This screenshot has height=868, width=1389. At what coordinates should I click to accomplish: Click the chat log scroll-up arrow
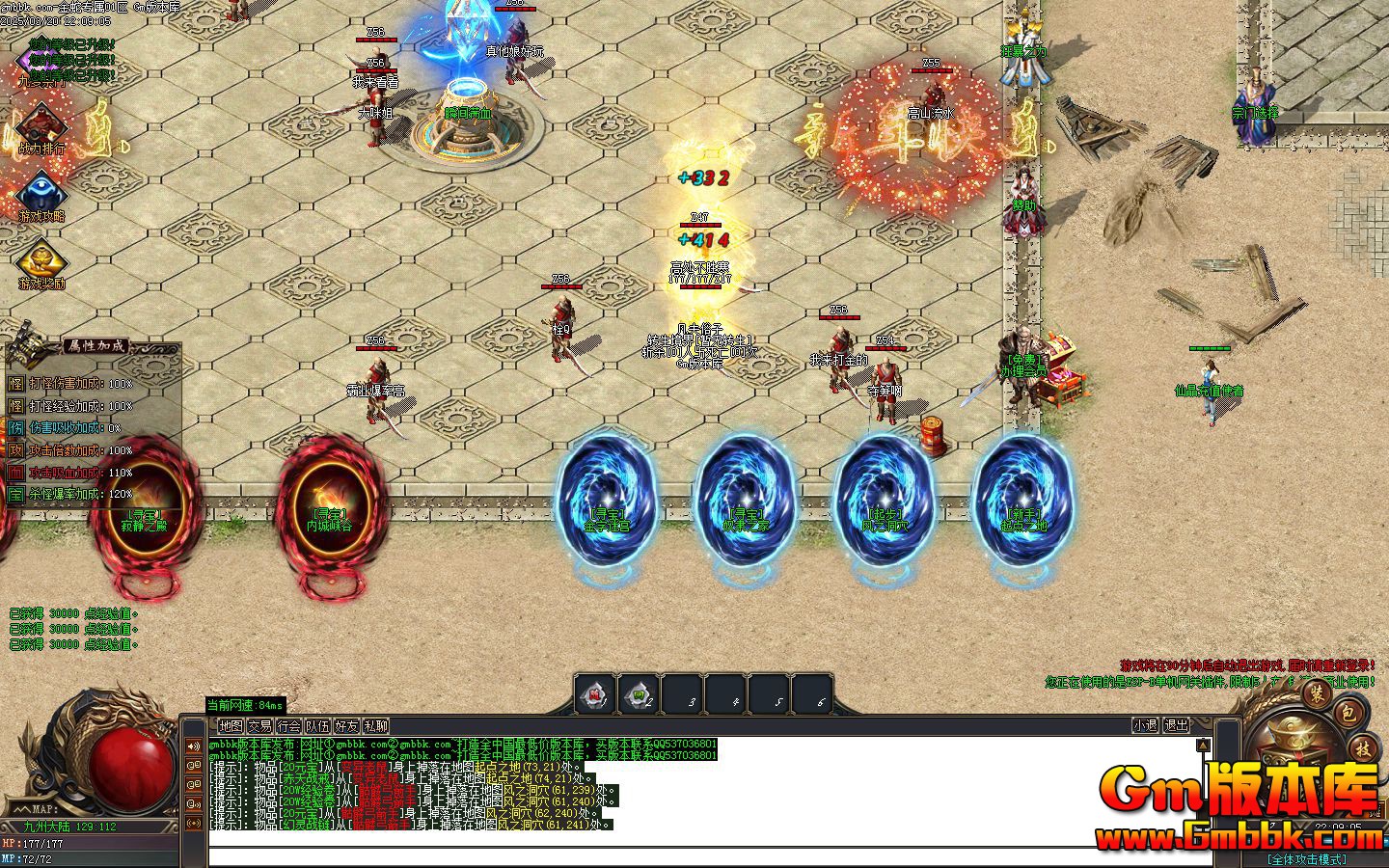pos(1203,746)
